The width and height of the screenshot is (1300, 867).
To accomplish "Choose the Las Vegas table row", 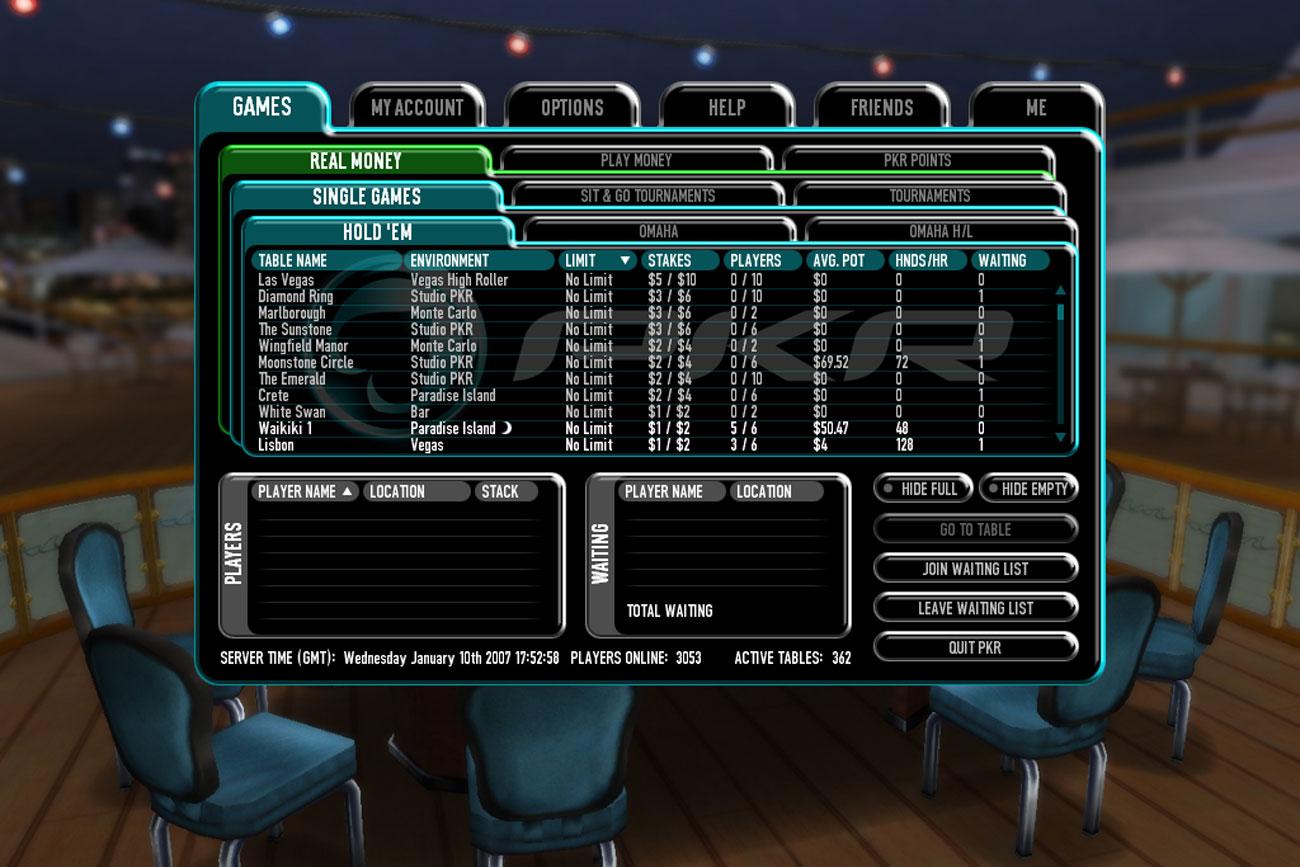I will click(x=286, y=280).
